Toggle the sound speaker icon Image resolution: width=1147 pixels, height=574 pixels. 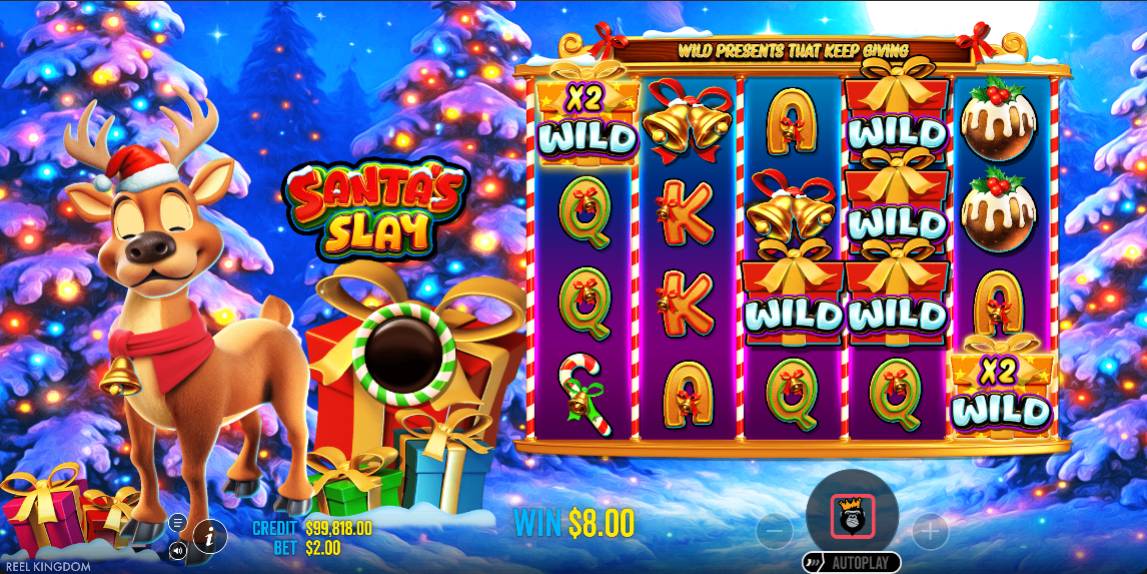178,549
